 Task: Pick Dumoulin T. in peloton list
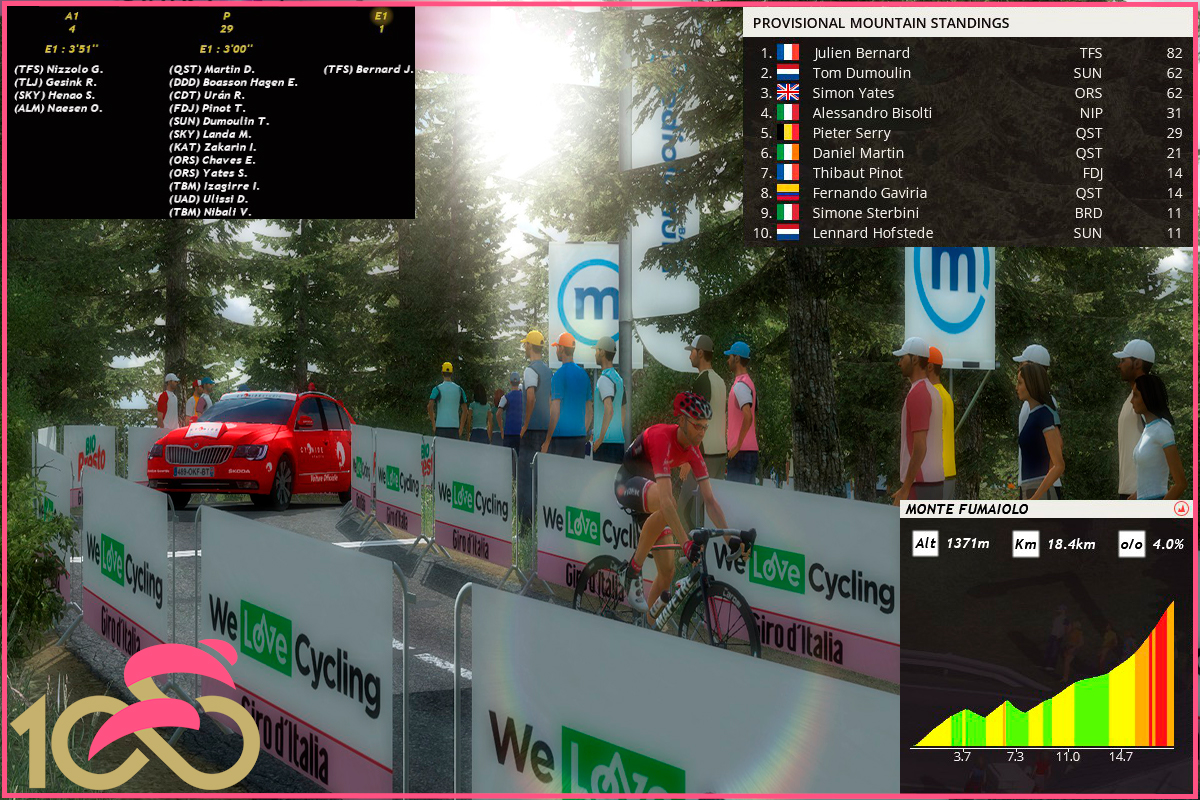click(x=219, y=121)
